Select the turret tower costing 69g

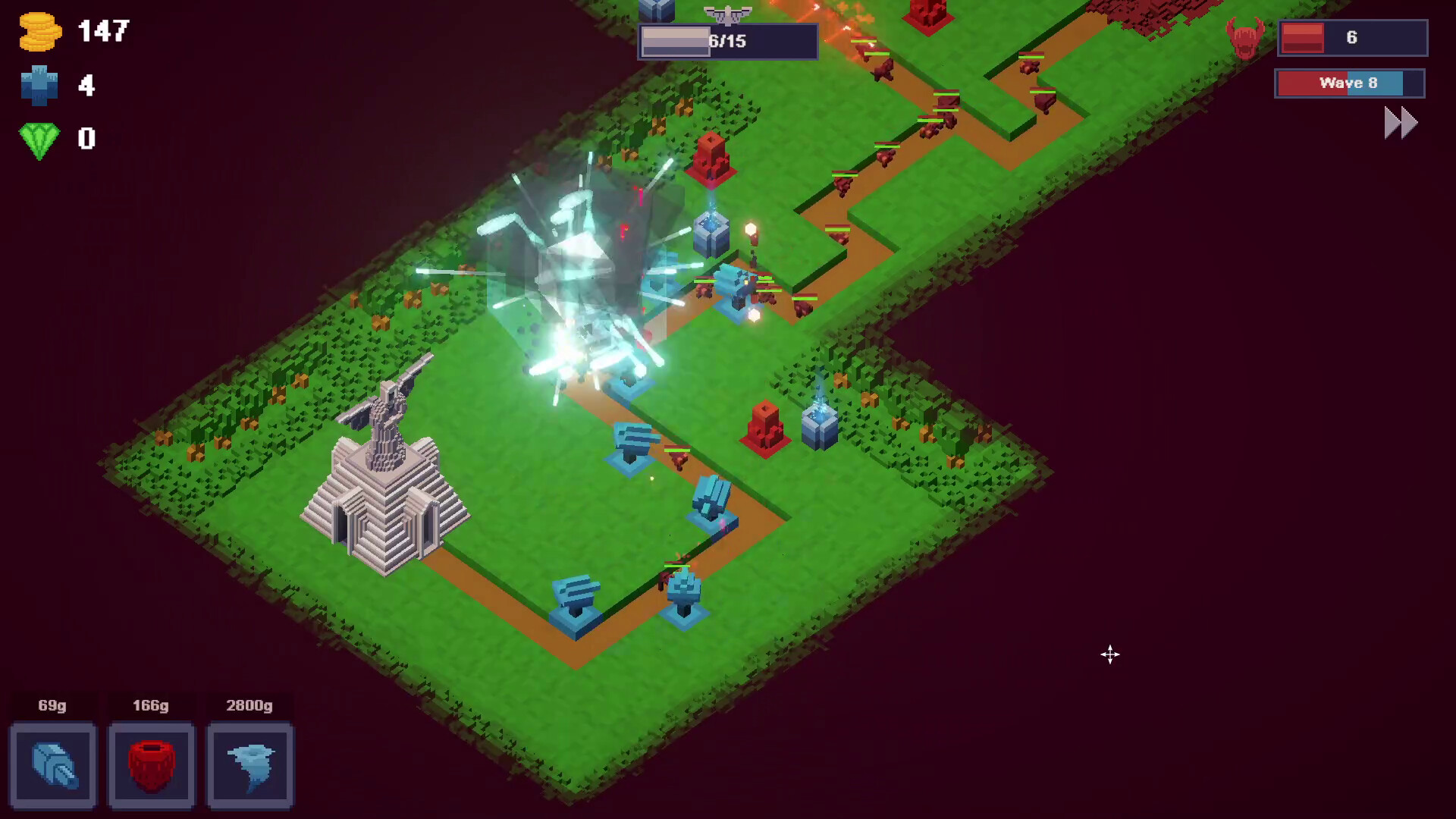click(x=53, y=766)
